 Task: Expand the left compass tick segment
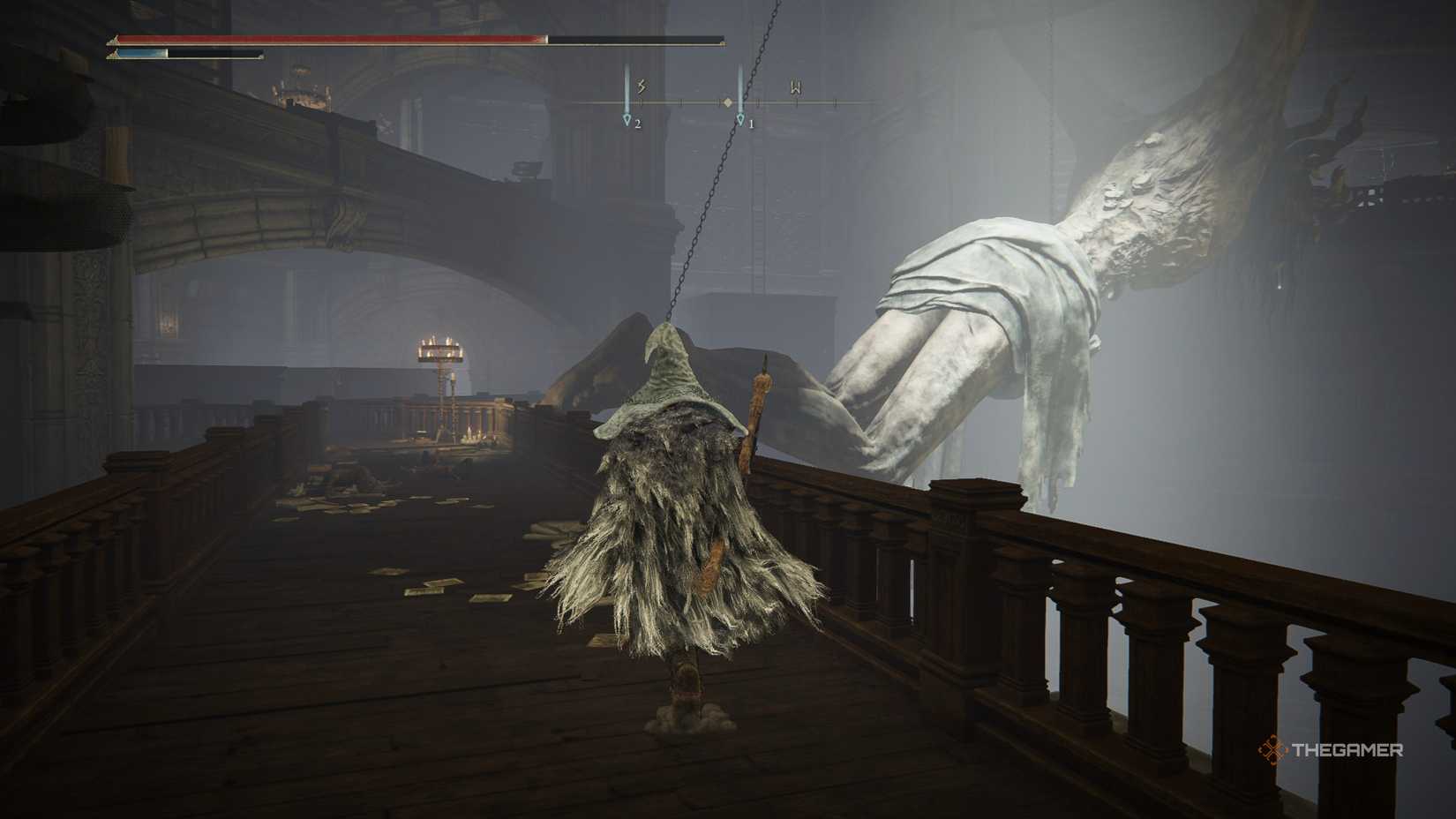click(x=681, y=101)
